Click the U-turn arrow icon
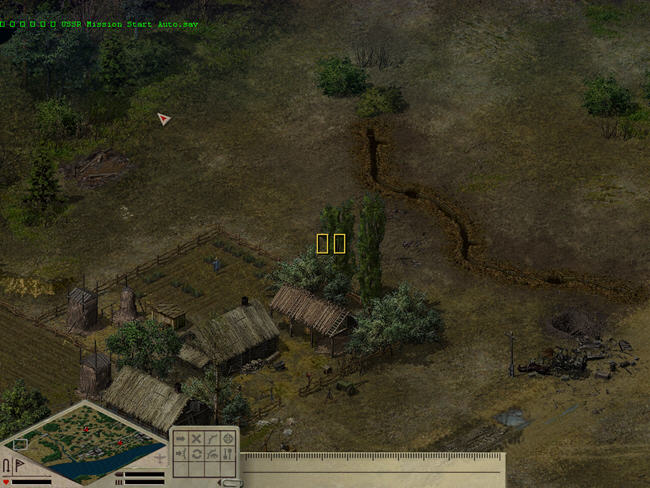Viewport: 650px width, 488px height. tap(6, 465)
